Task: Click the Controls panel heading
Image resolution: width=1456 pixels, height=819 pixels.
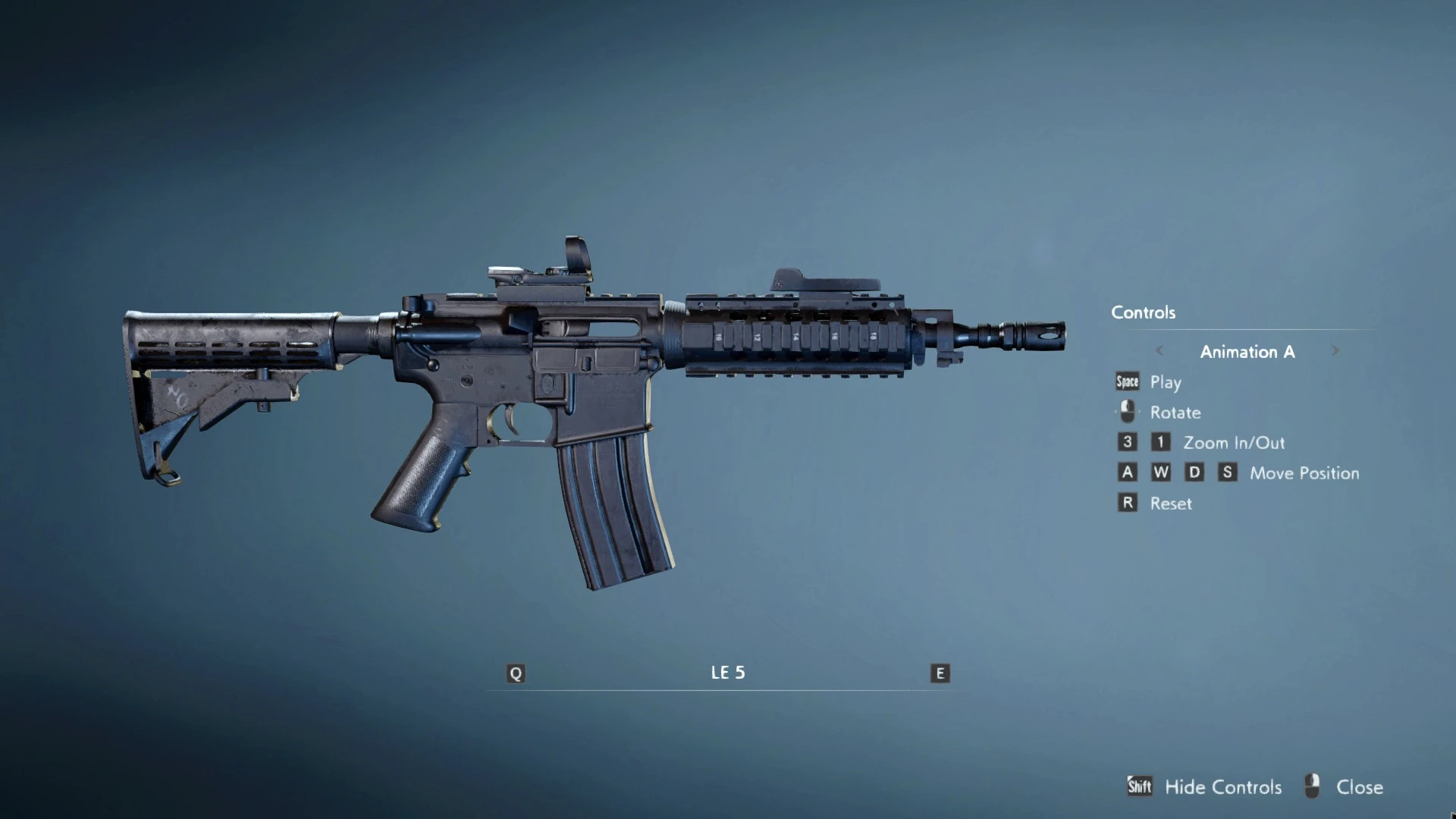Action: click(1143, 312)
